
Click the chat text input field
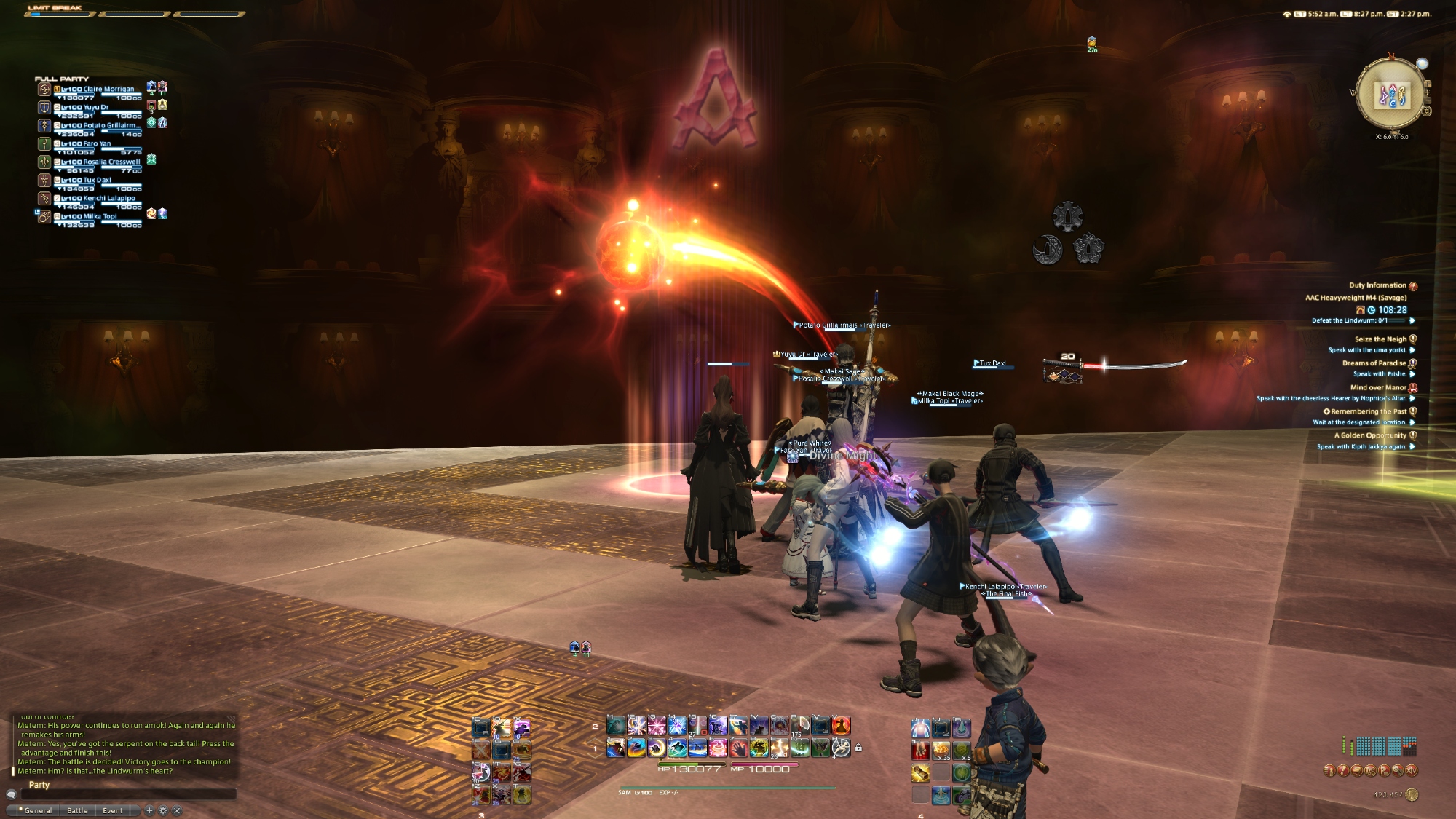point(128,794)
